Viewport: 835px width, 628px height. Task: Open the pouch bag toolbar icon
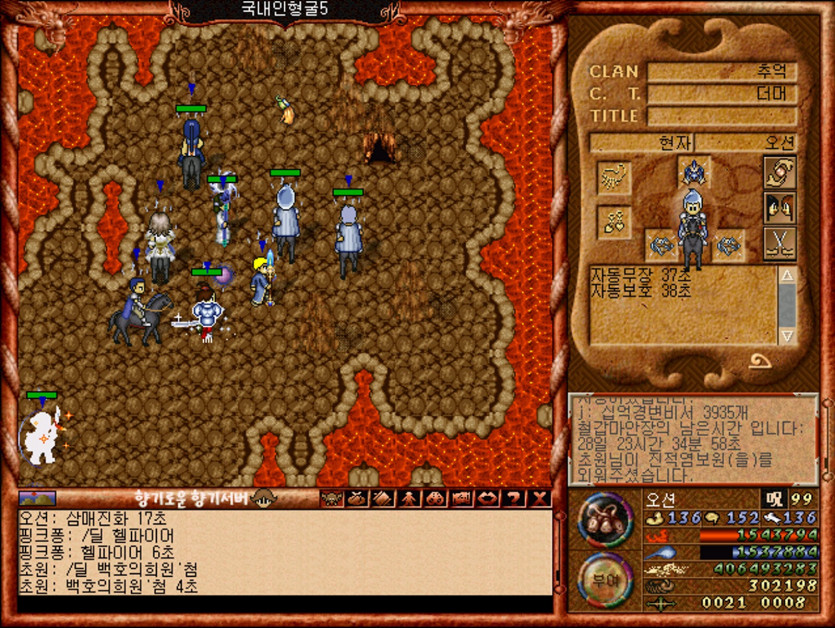pyautogui.click(x=356, y=498)
